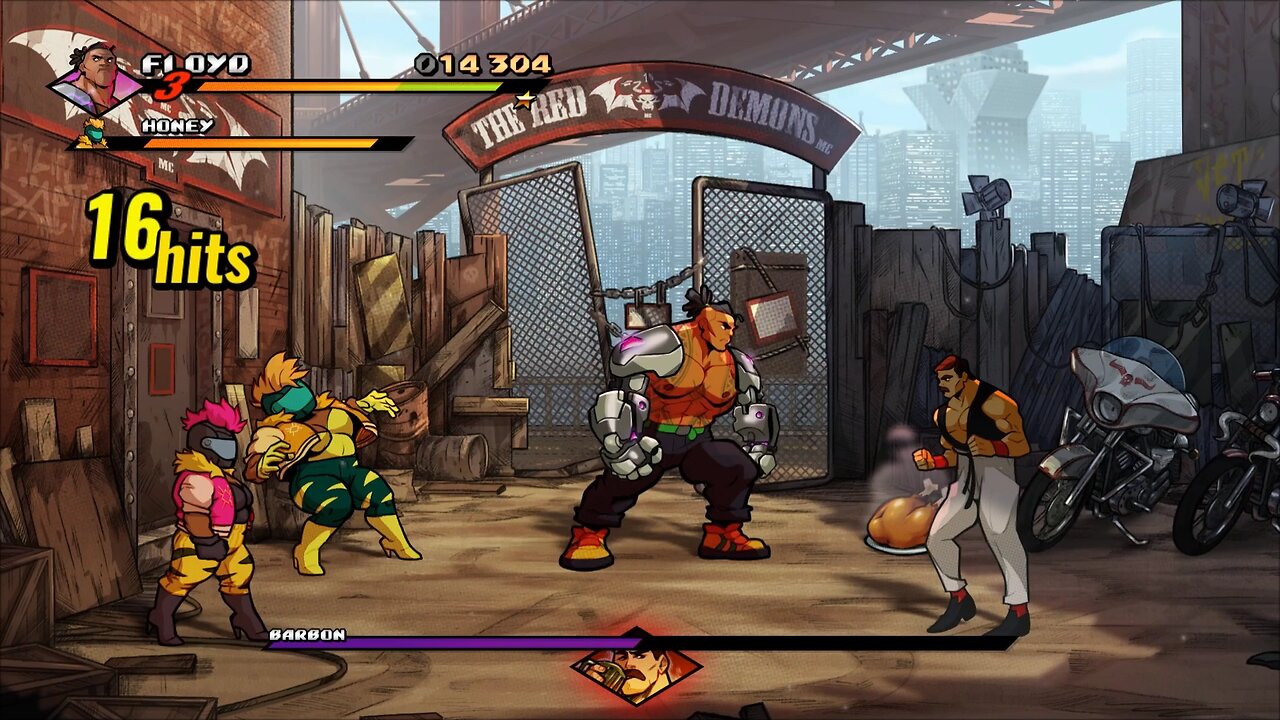The height and width of the screenshot is (720, 1280).
Task: Select the Barbon boss portrait
Action: pyautogui.click(x=636, y=664)
